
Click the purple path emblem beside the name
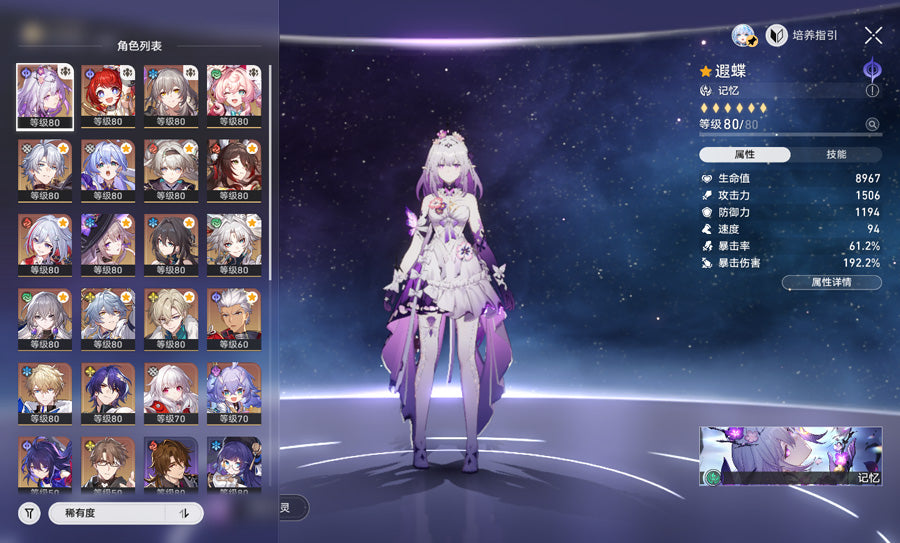[872, 69]
